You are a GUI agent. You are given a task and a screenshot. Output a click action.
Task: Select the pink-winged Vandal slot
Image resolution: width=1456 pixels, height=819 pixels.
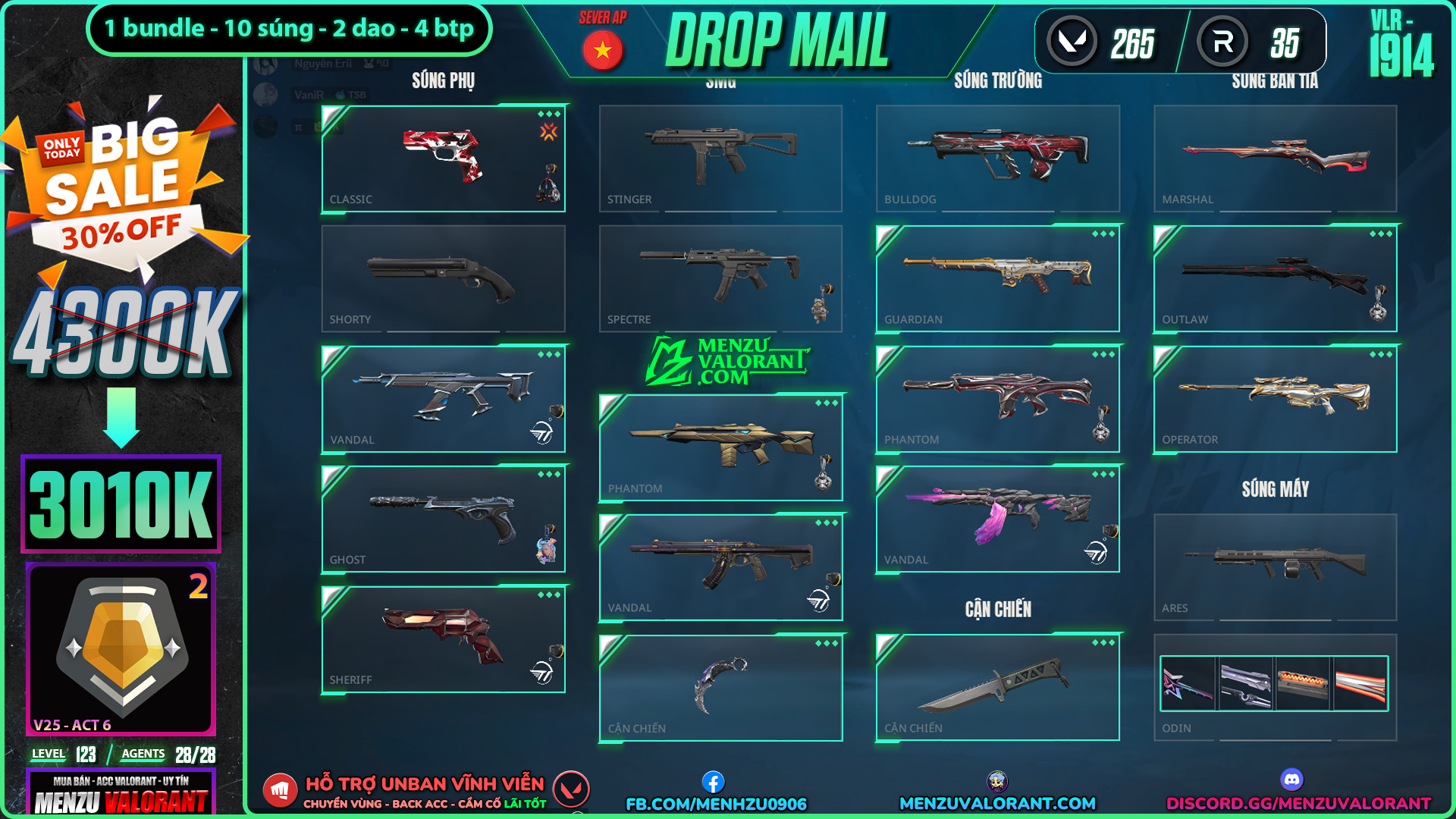click(997, 519)
